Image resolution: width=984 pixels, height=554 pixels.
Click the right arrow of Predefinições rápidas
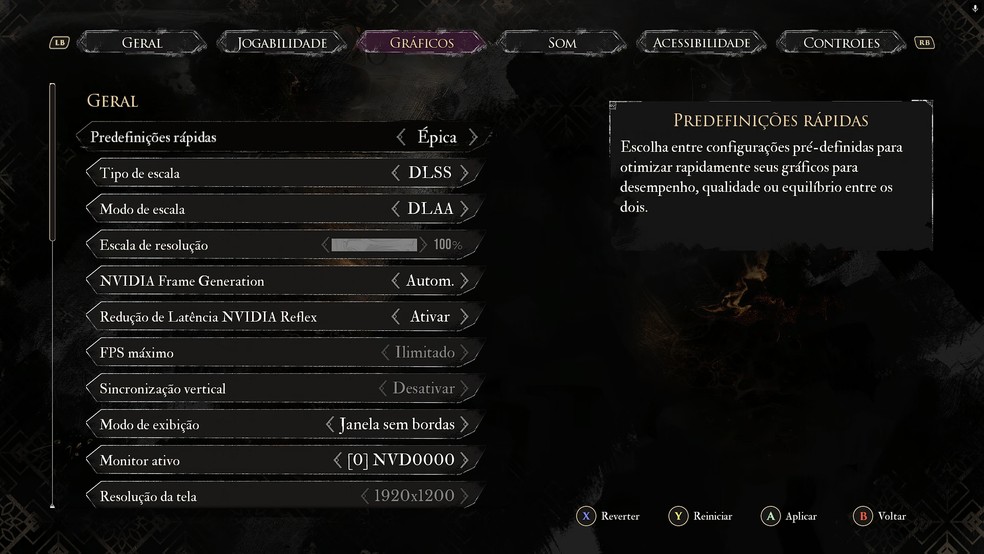pyautogui.click(x=473, y=137)
